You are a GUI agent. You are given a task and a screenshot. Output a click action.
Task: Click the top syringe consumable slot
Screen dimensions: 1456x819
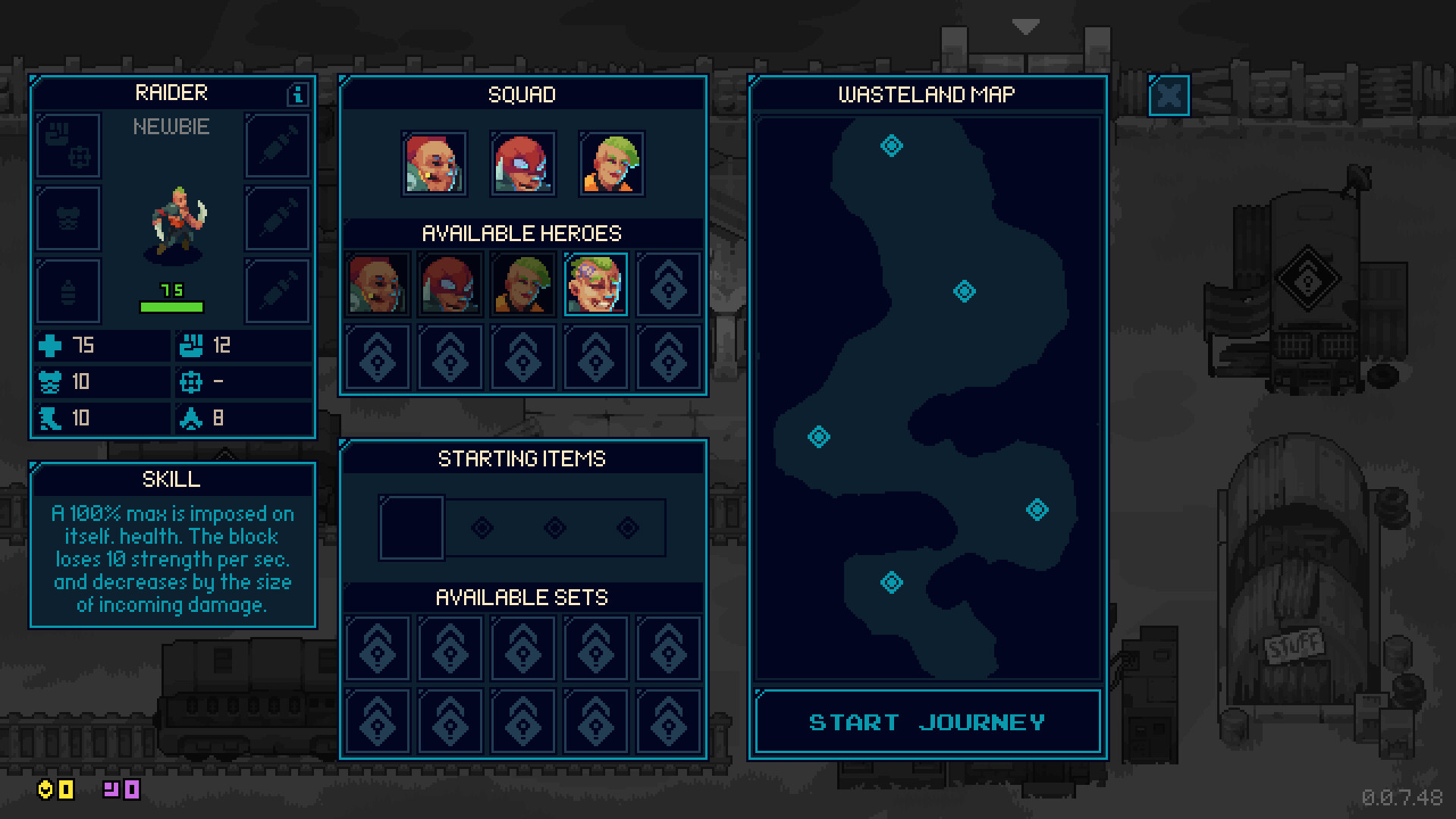point(276,145)
